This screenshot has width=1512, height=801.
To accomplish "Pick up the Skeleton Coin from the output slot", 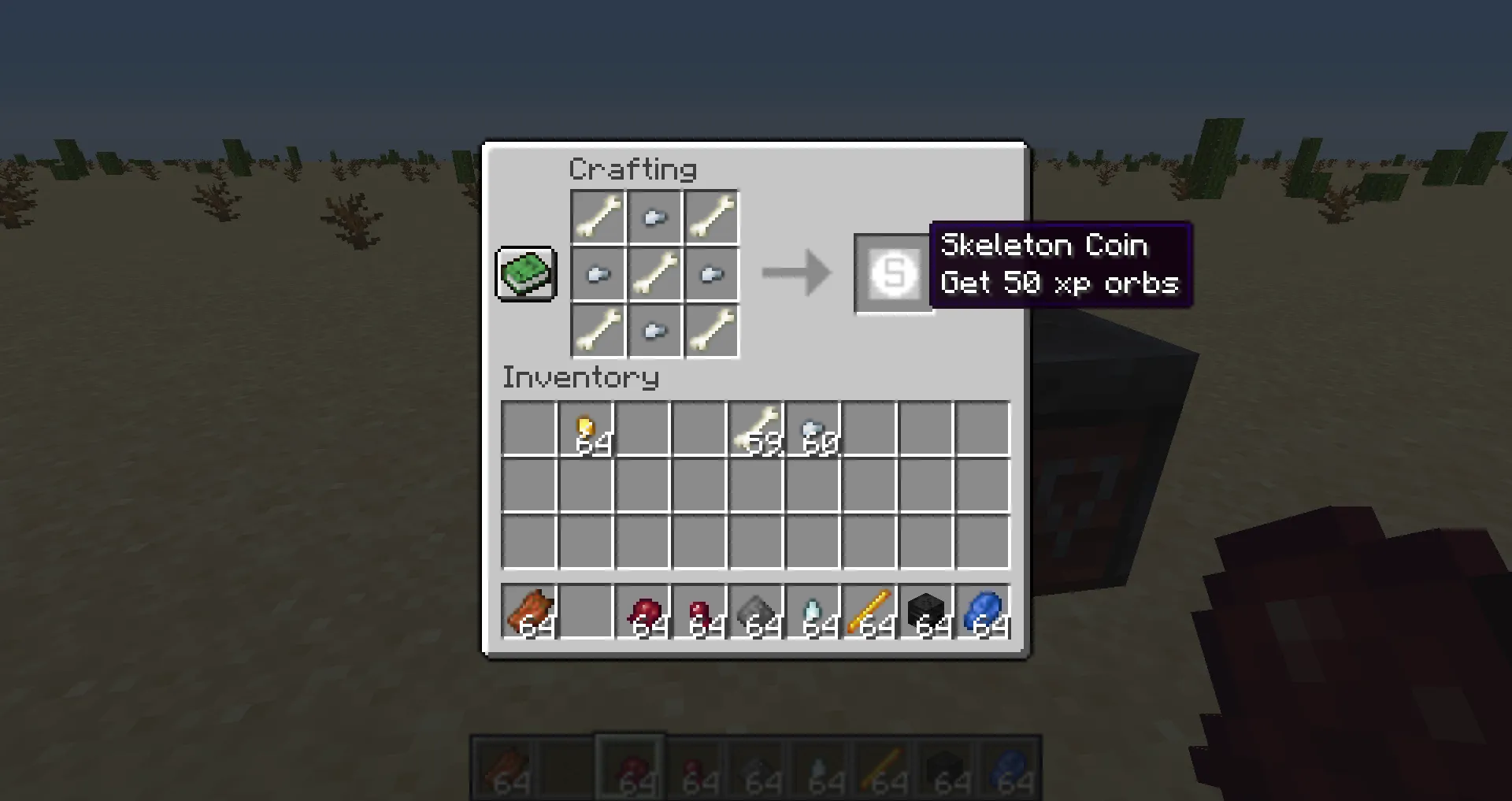I will 894,274.
